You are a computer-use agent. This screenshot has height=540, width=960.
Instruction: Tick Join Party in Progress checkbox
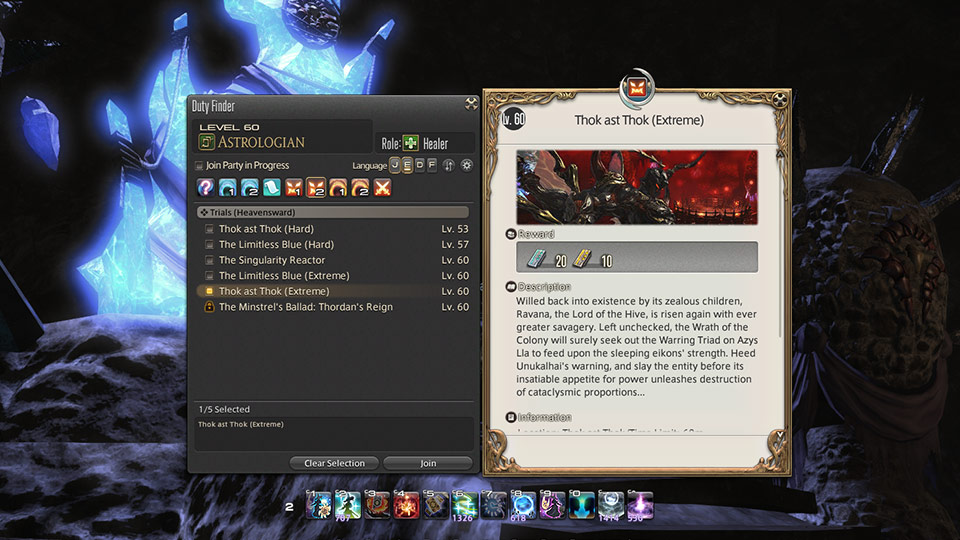199,166
